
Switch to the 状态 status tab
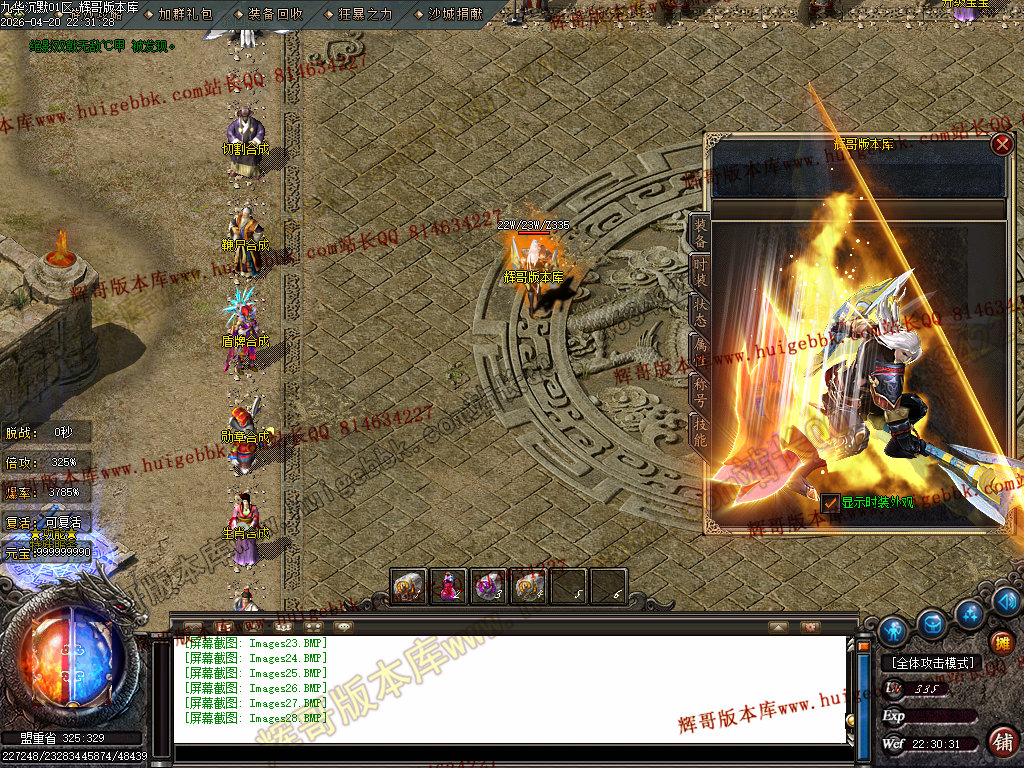click(701, 313)
